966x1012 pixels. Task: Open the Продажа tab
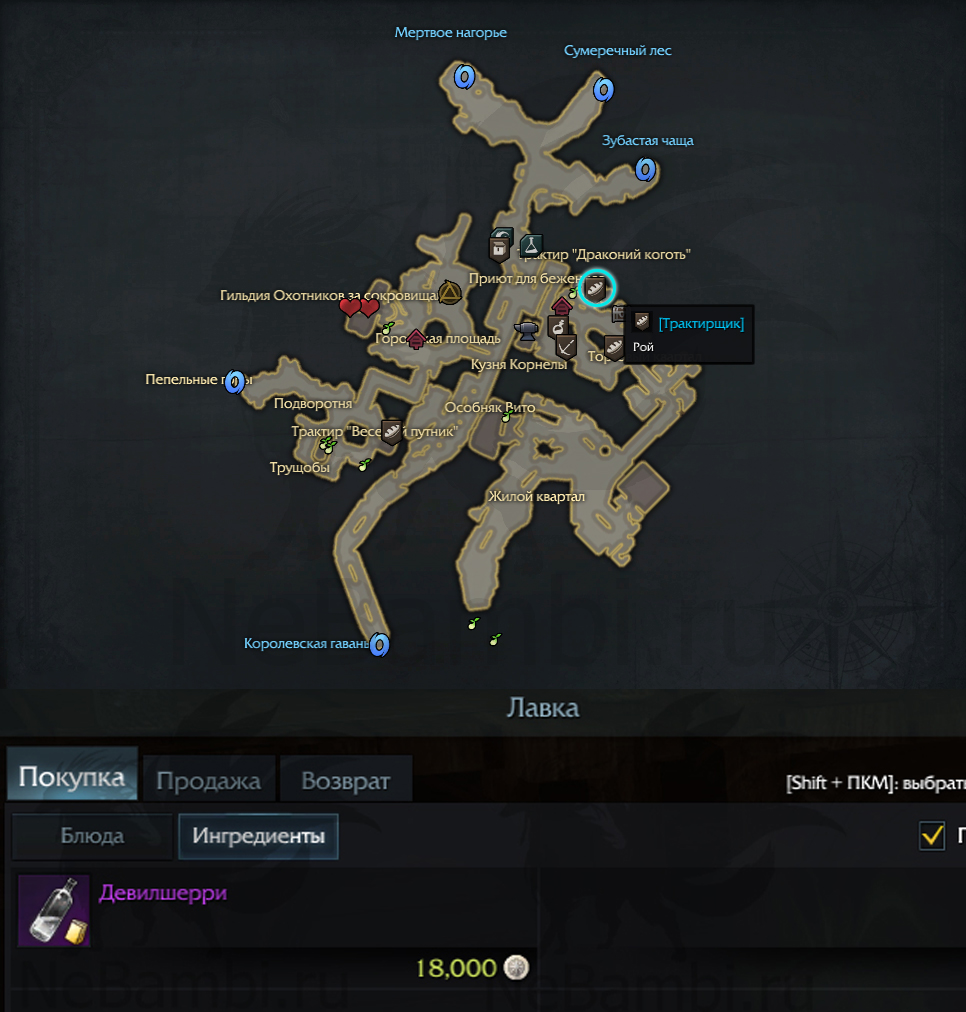[208, 781]
